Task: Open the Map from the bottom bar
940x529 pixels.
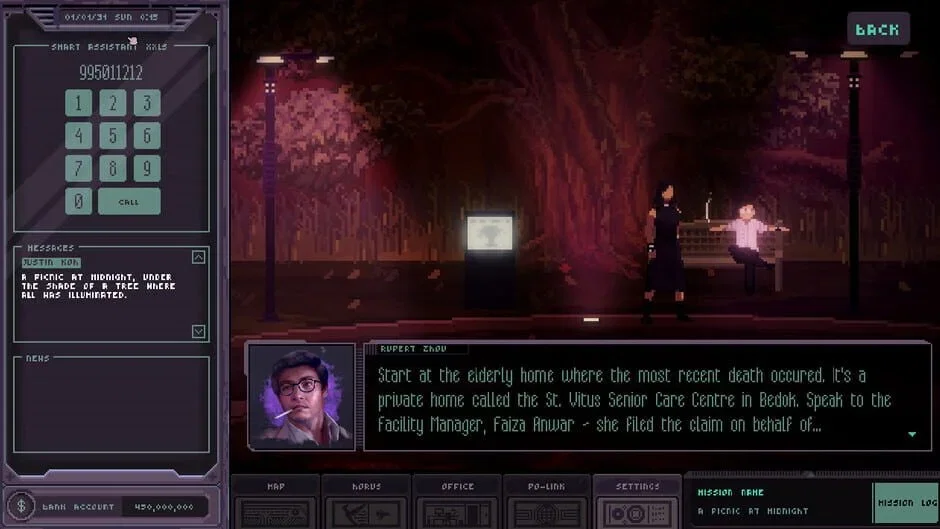Action: [276, 502]
